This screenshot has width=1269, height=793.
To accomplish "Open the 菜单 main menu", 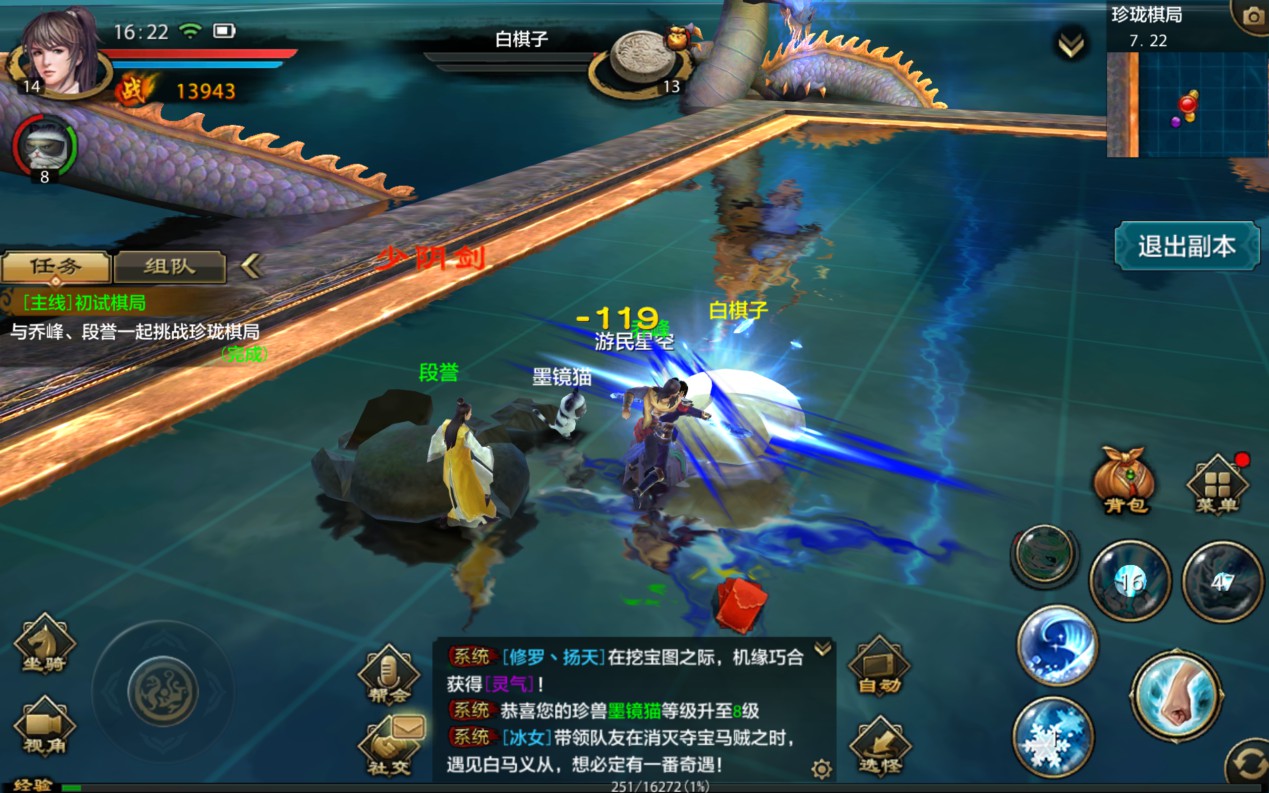I will click(1216, 485).
